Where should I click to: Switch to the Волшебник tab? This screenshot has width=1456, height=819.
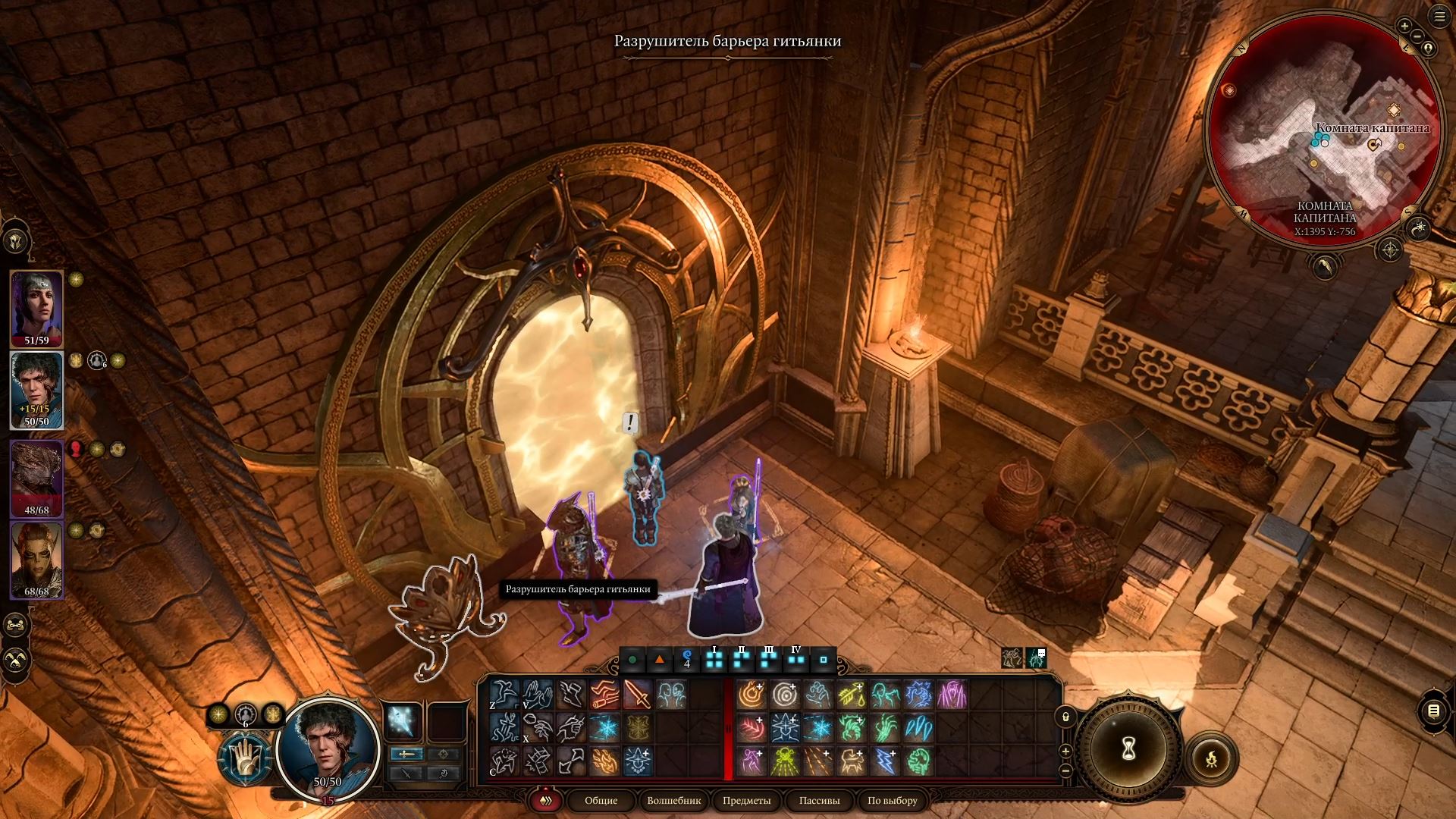pyautogui.click(x=673, y=801)
